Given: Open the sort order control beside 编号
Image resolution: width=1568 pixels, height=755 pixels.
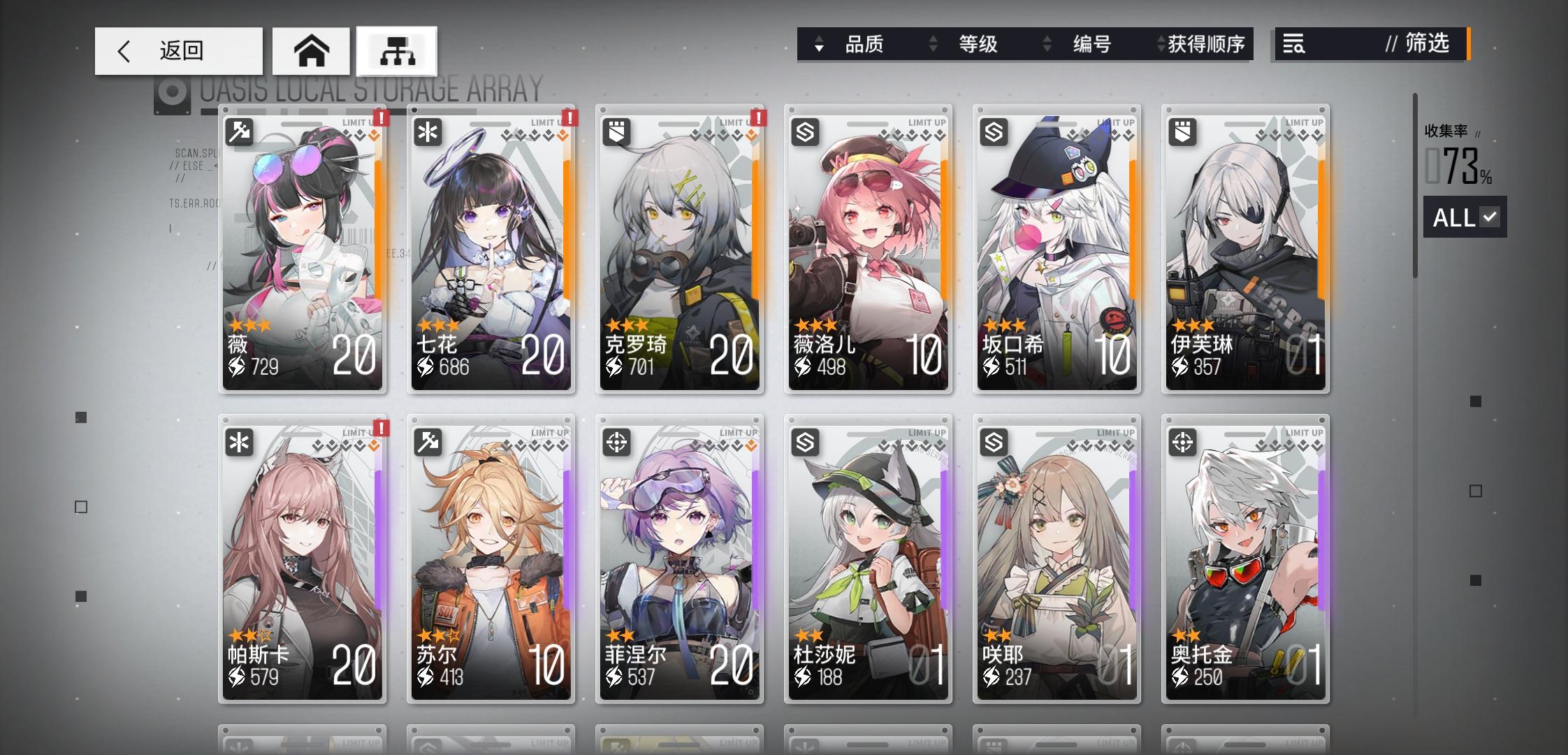Looking at the screenshot, I should 1046,45.
